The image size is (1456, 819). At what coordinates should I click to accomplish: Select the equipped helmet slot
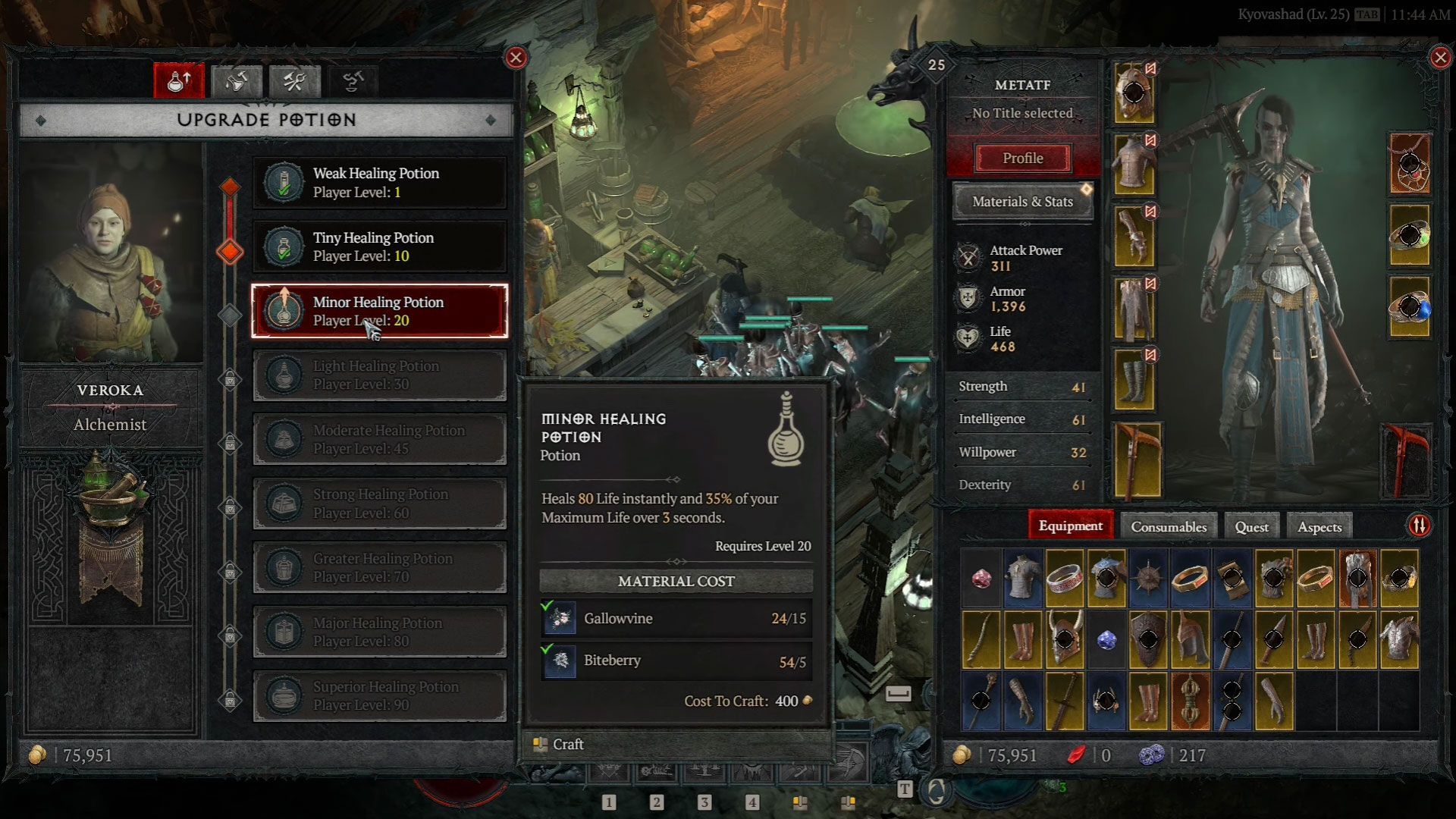coord(1134,93)
